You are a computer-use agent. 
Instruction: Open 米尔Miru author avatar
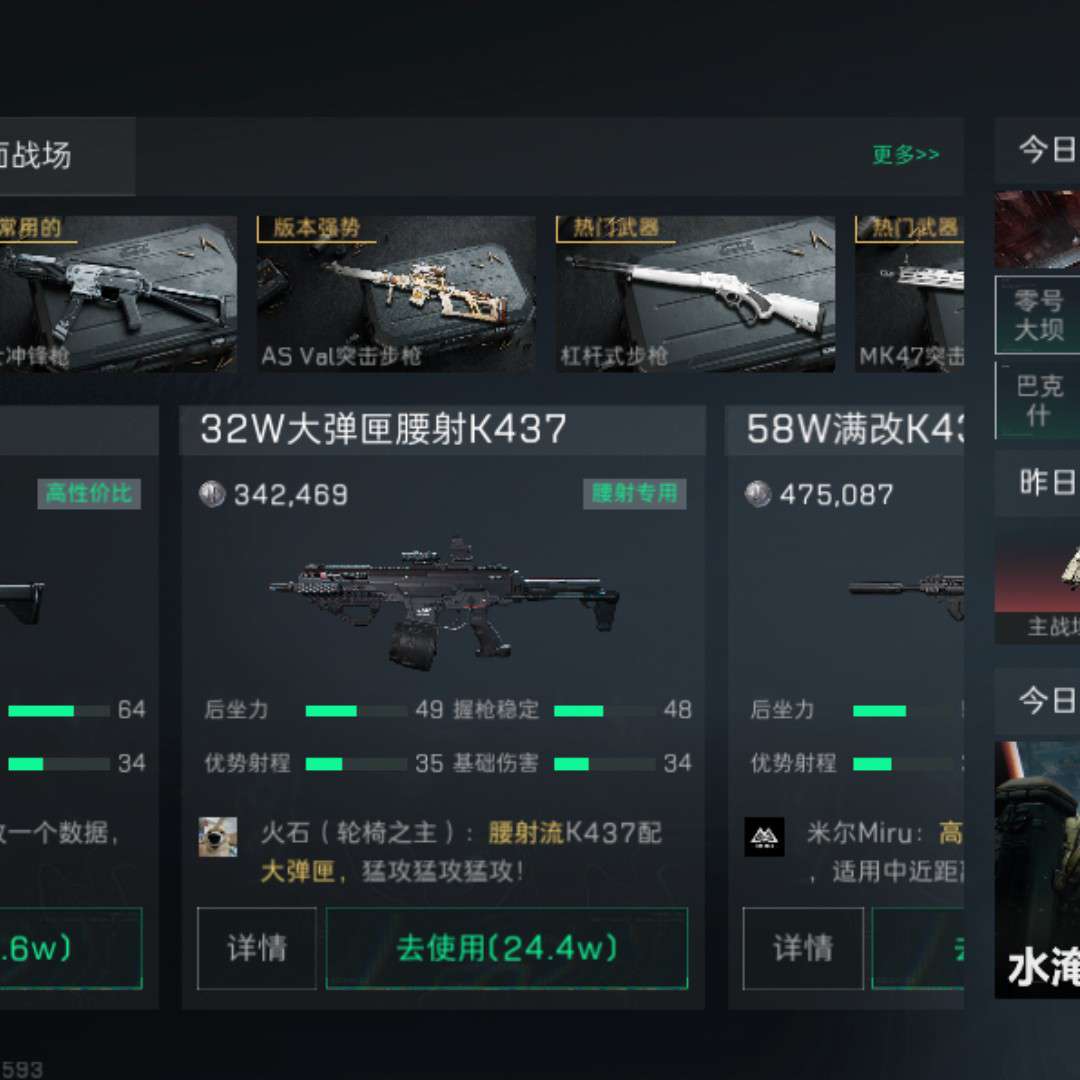pyautogui.click(x=764, y=837)
